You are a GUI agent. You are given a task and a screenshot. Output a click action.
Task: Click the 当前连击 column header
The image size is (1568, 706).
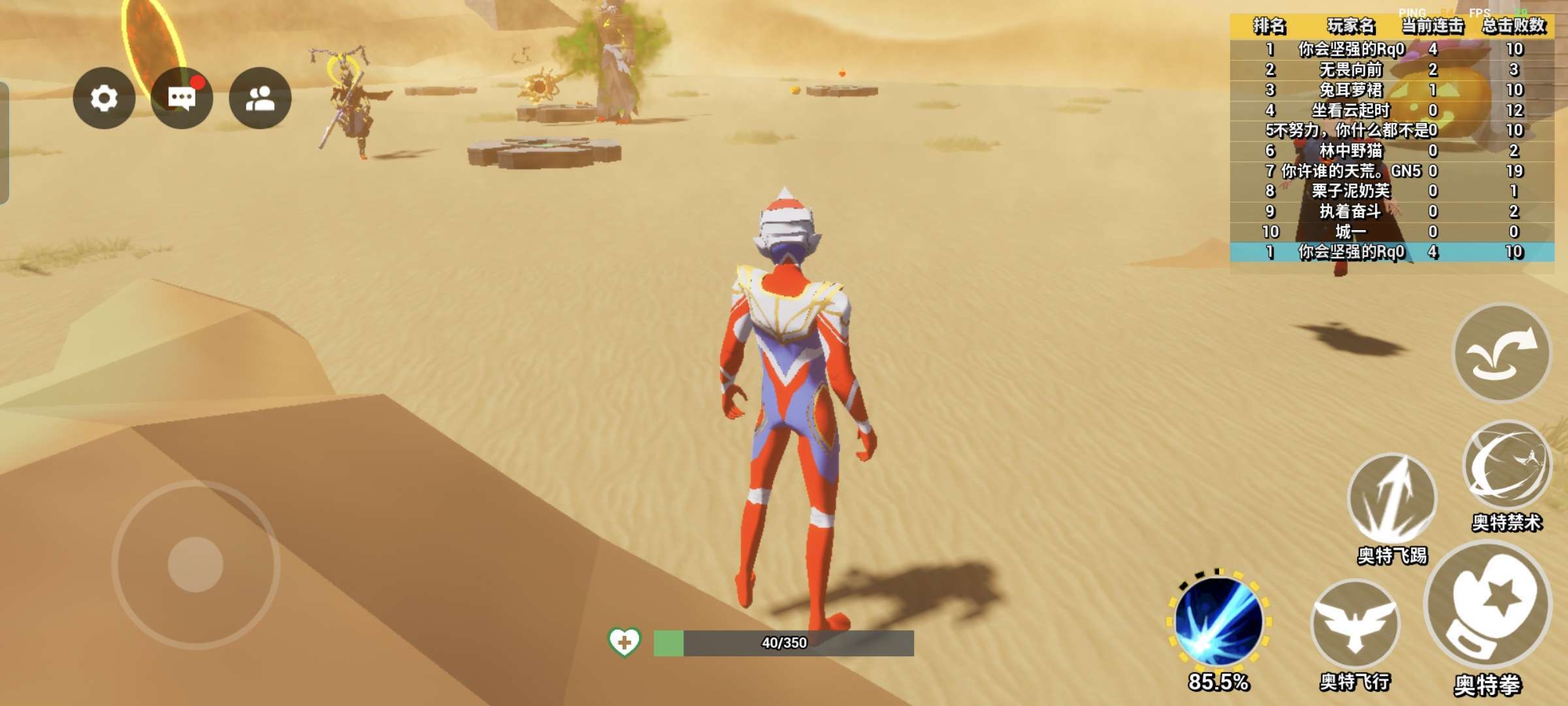[1432, 26]
